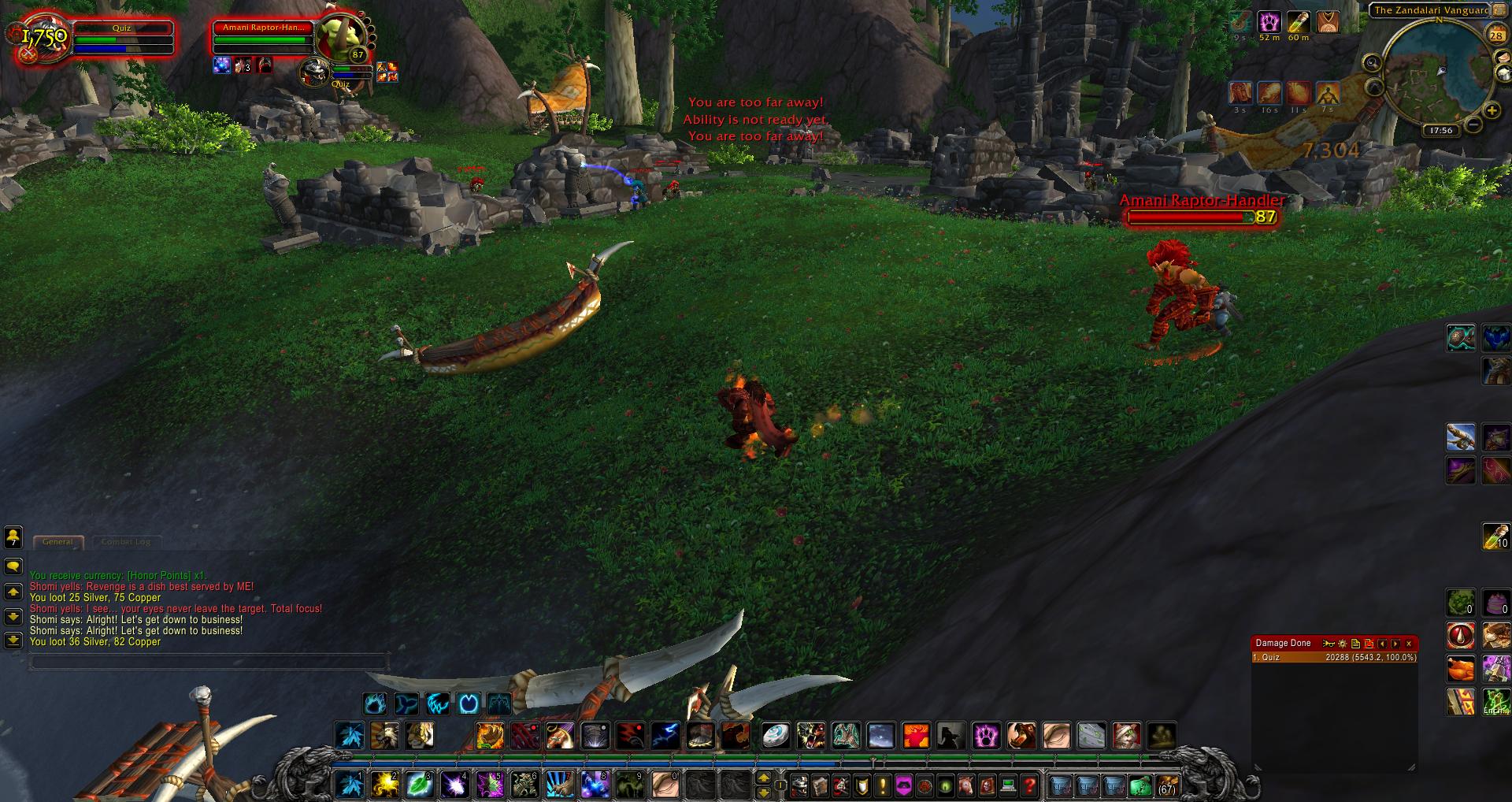Open the backpack showing 67 free slots
Screen dimensions: 1512x802
click(x=1166, y=785)
